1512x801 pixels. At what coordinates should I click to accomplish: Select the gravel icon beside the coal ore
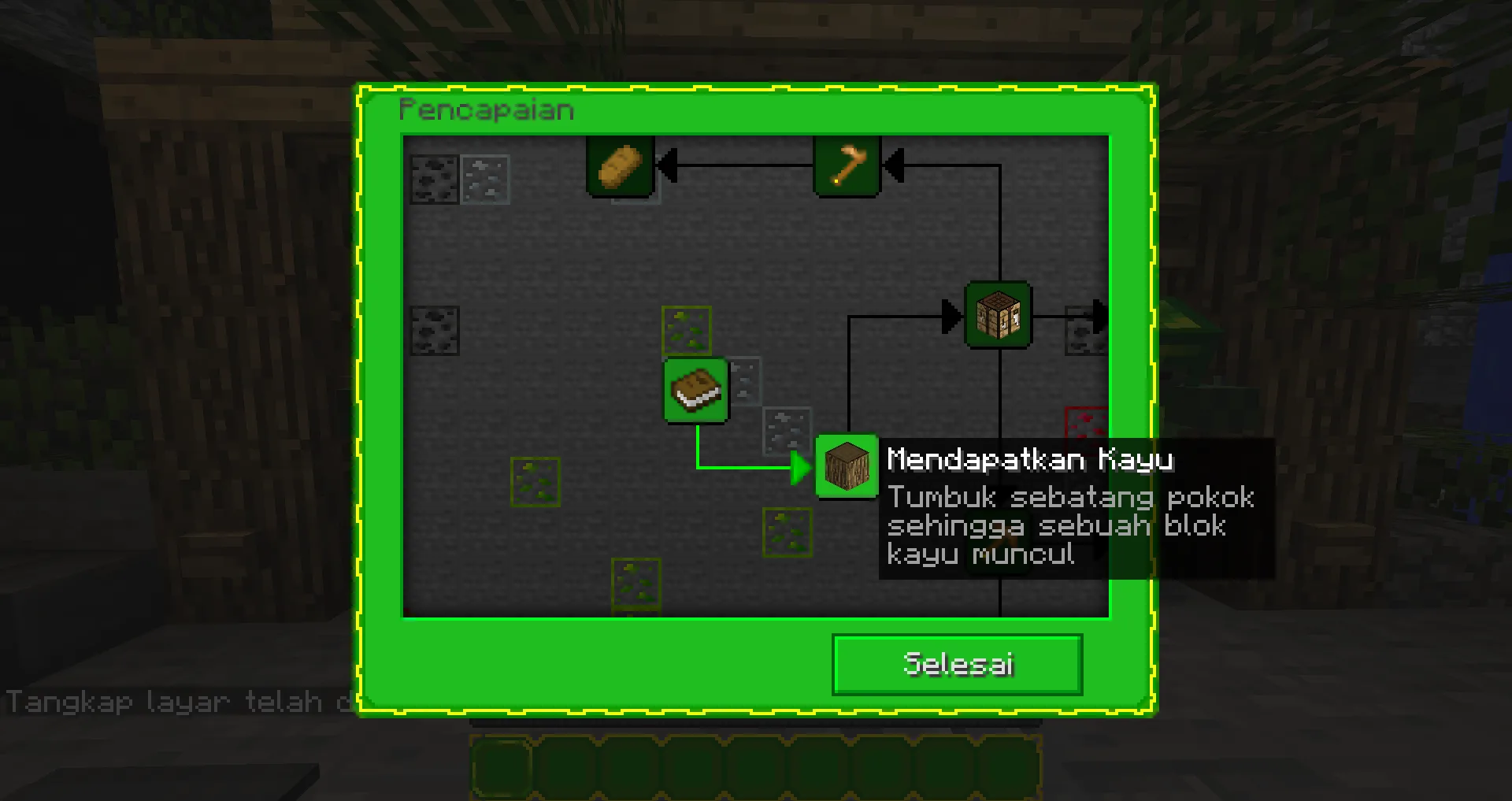pos(485,179)
